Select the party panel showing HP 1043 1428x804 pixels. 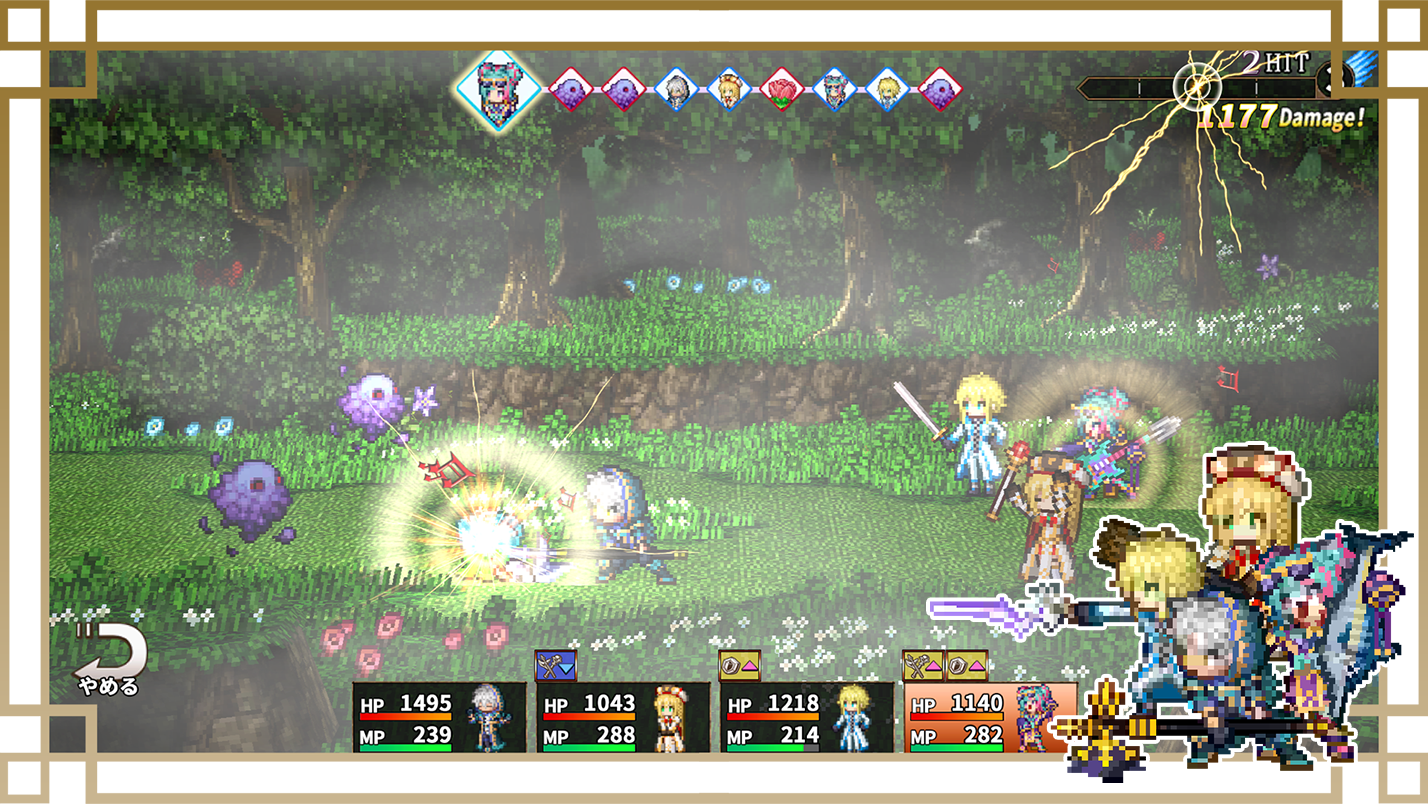(x=623, y=718)
